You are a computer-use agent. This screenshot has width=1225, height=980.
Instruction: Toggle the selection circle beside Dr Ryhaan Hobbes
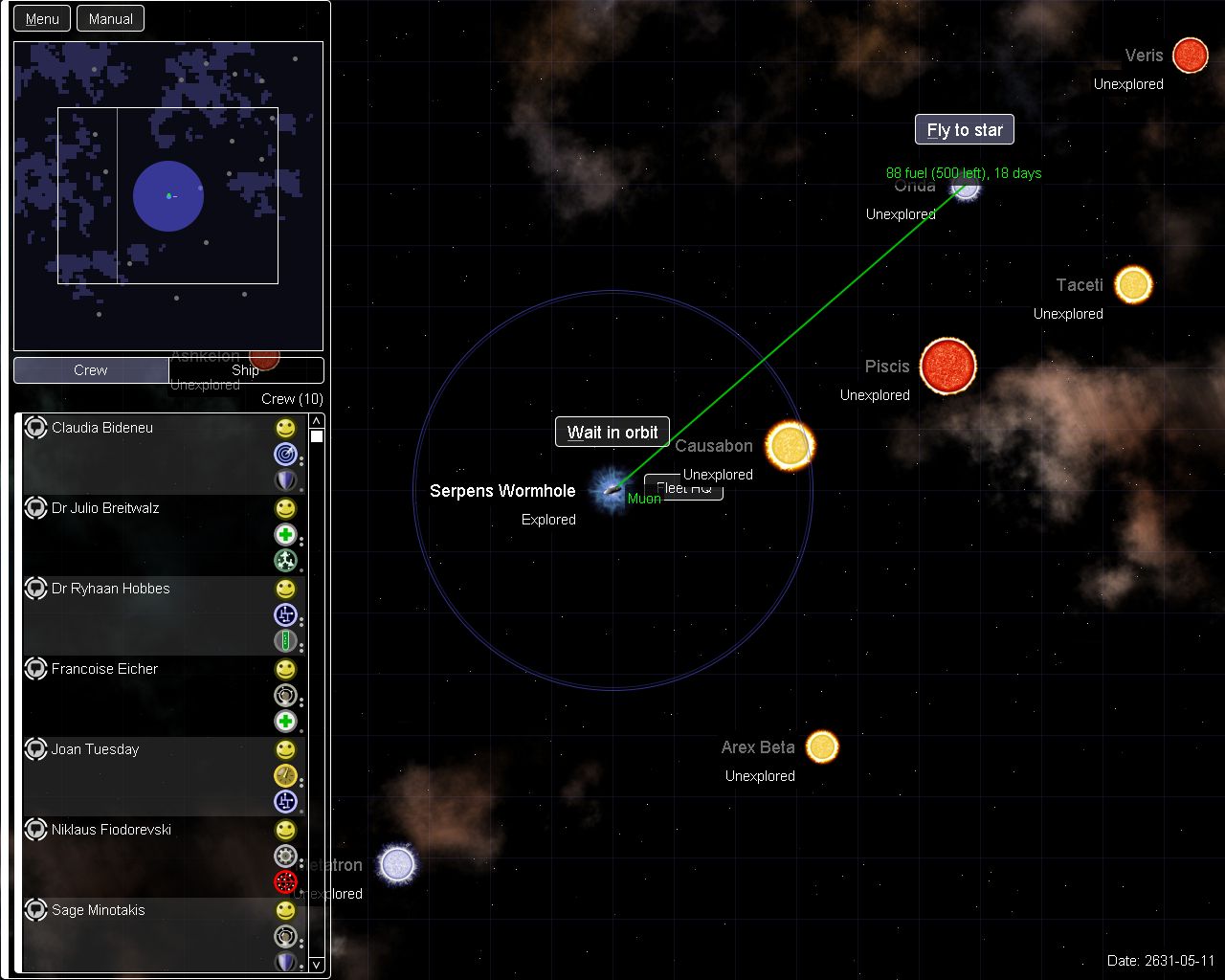pyautogui.click(x=35, y=589)
